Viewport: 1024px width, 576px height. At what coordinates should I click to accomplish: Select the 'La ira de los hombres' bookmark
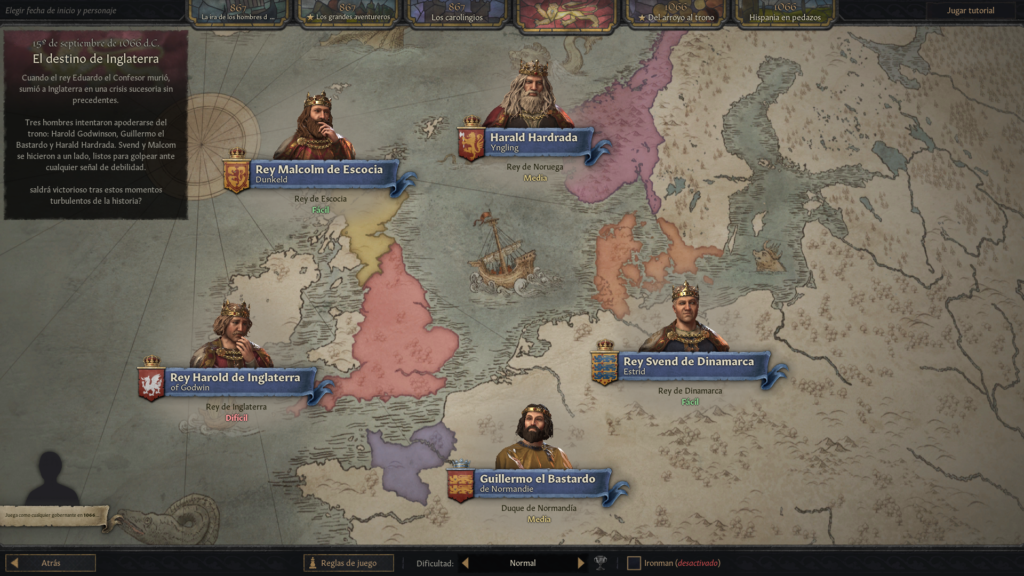click(x=237, y=12)
